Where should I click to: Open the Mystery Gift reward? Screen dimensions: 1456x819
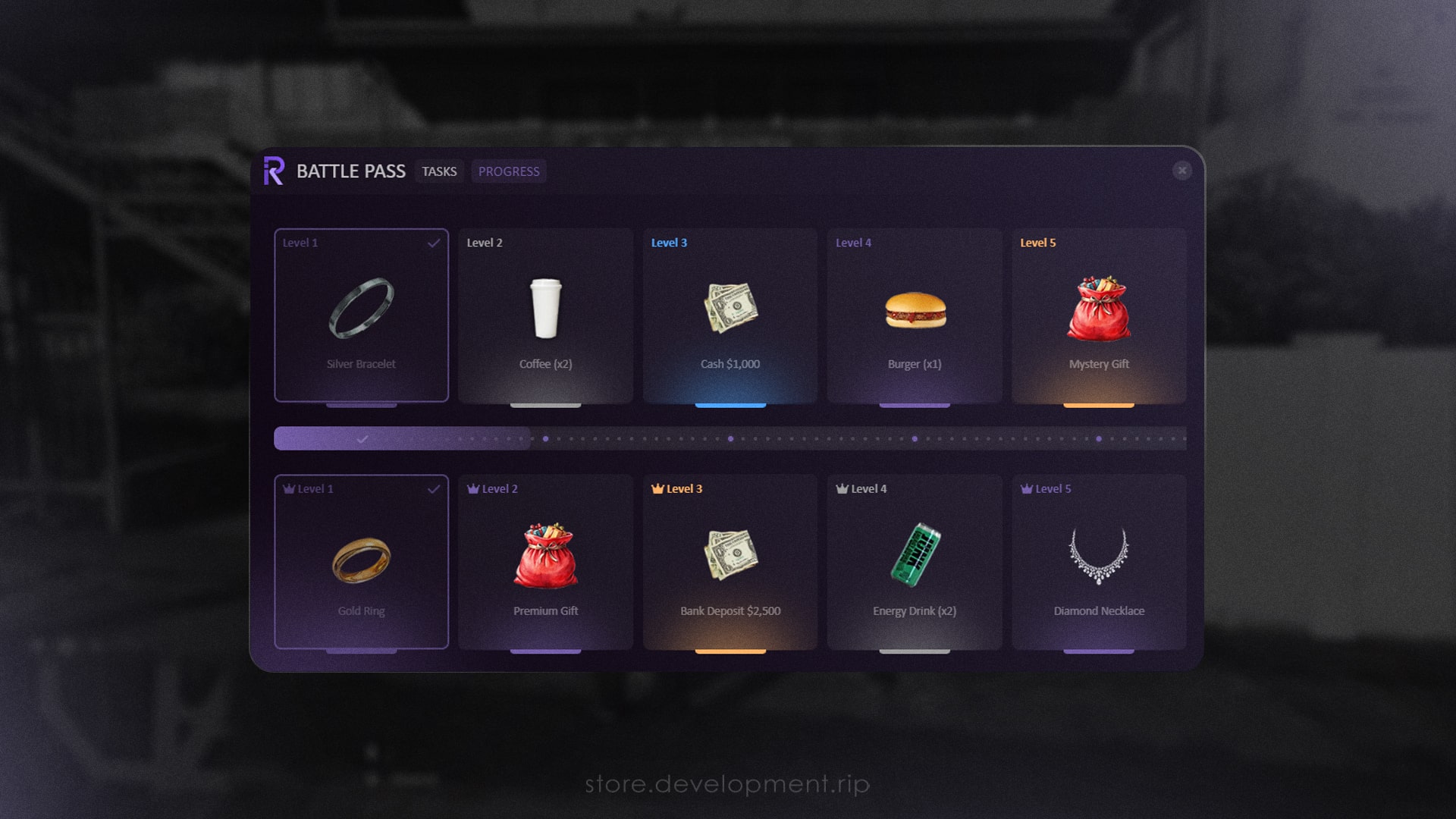point(1099,315)
